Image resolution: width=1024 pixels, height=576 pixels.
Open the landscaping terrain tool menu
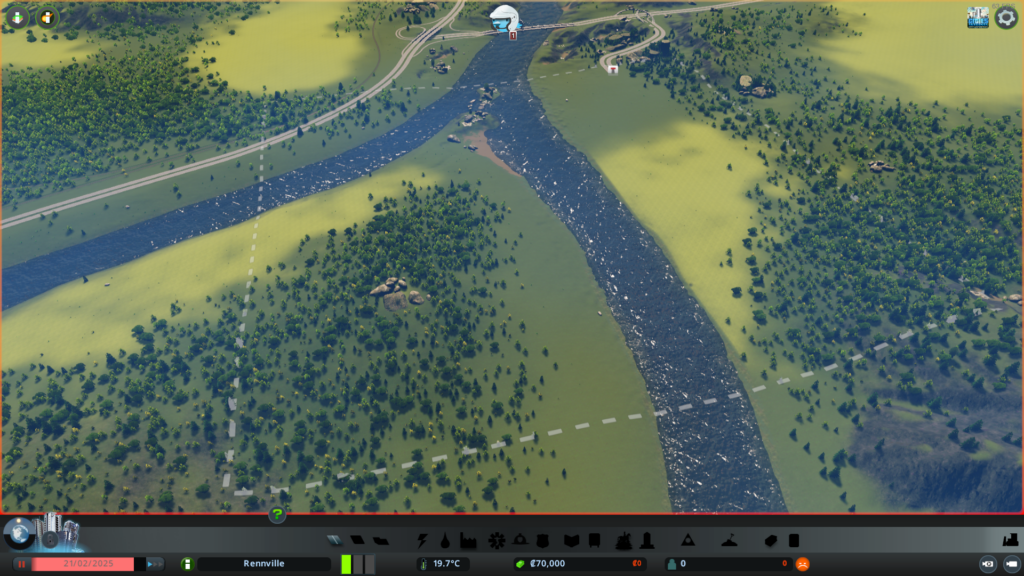coord(687,541)
